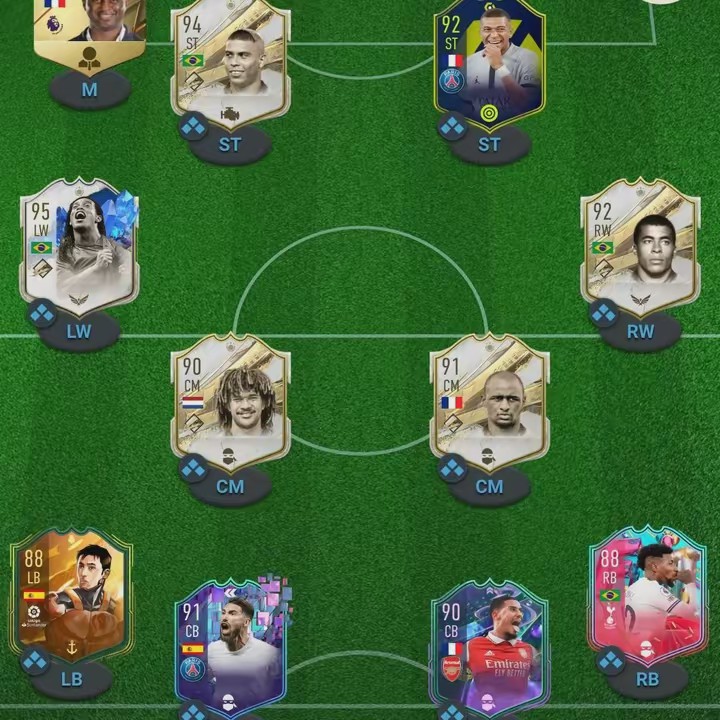The width and height of the screenshot is (720, 720).
Task: Select the 90-rated Arsenal CB card
Action: click(490, 645)
